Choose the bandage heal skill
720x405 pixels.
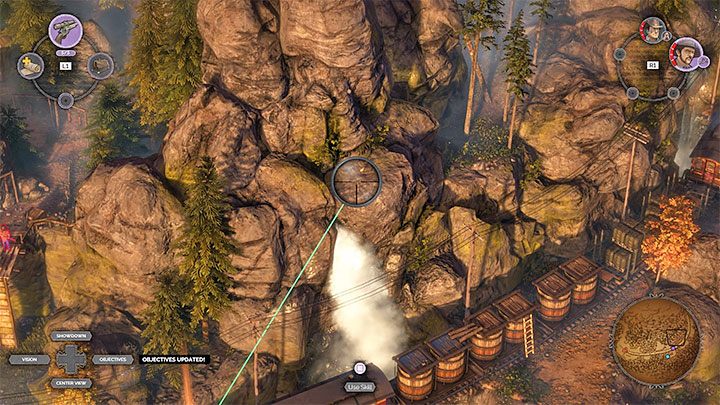[28, 66]
